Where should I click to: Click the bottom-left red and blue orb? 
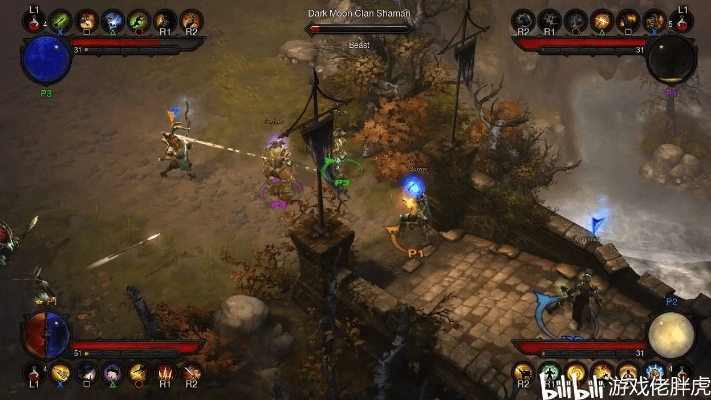coord(46,334)
